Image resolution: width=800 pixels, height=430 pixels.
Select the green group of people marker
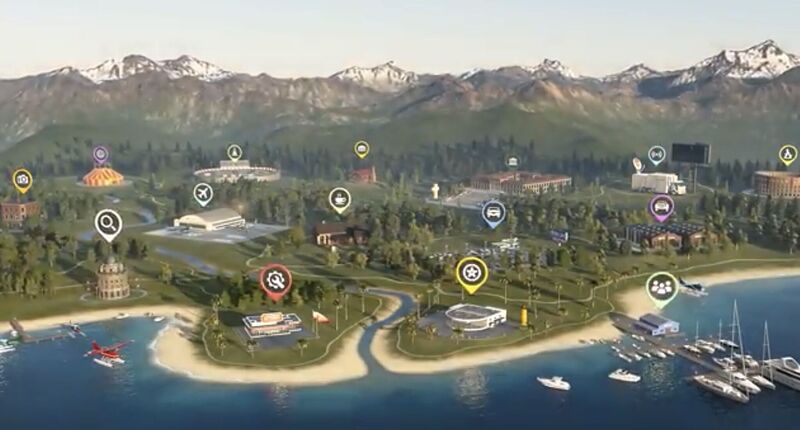[x=661, y=287]
